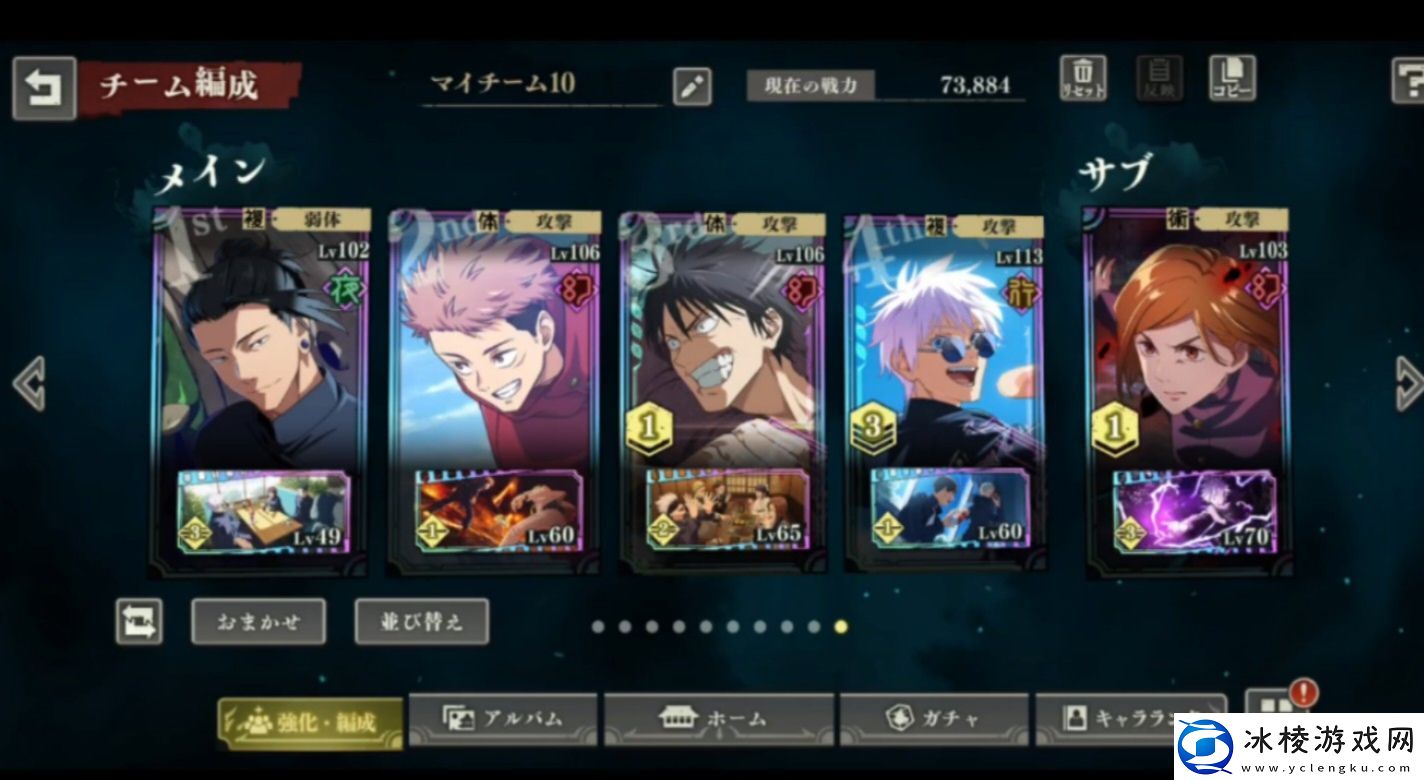
Task: Reset the team with the trash can button
Action: coord(1083,79)
